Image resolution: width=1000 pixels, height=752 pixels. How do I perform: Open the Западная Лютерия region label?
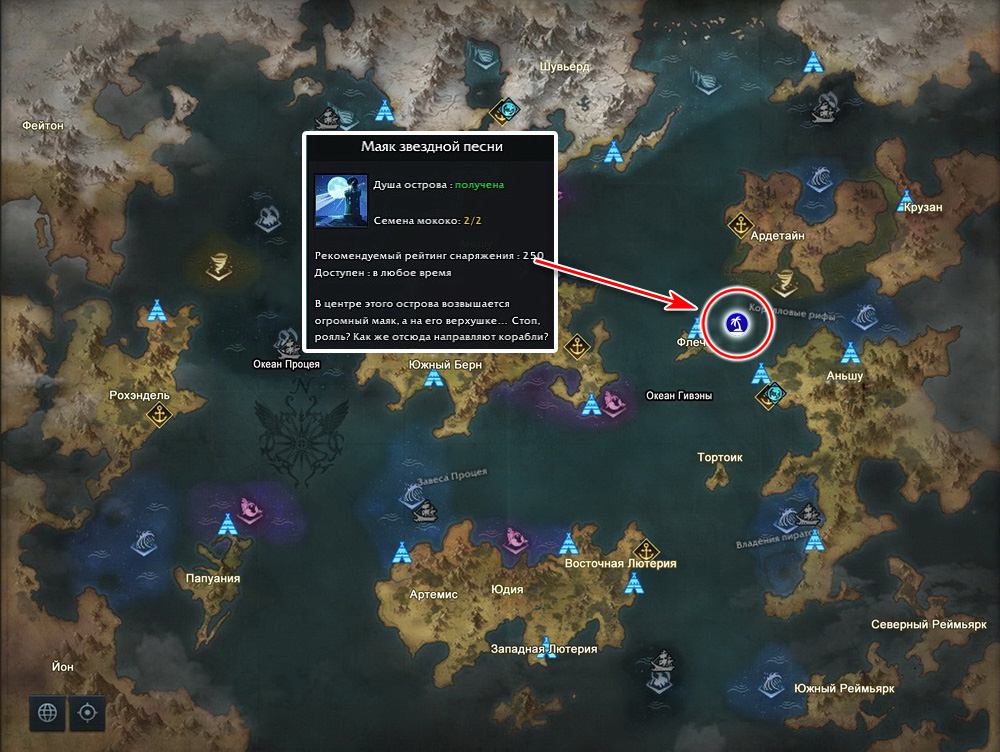pos(543,649)
